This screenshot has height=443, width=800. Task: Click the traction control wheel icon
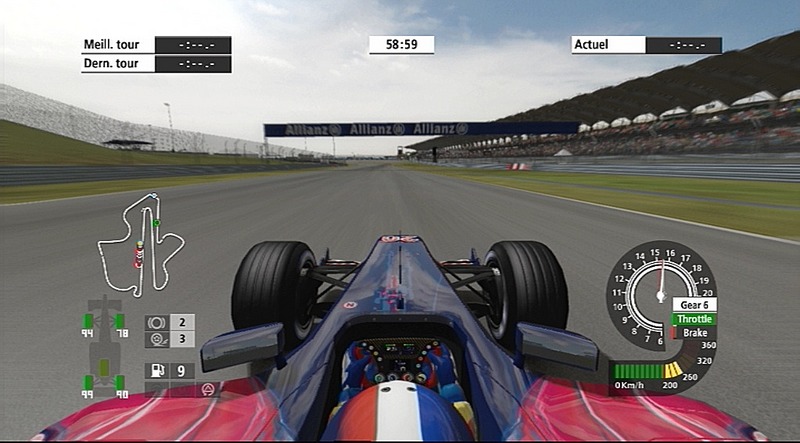point(156,339)
